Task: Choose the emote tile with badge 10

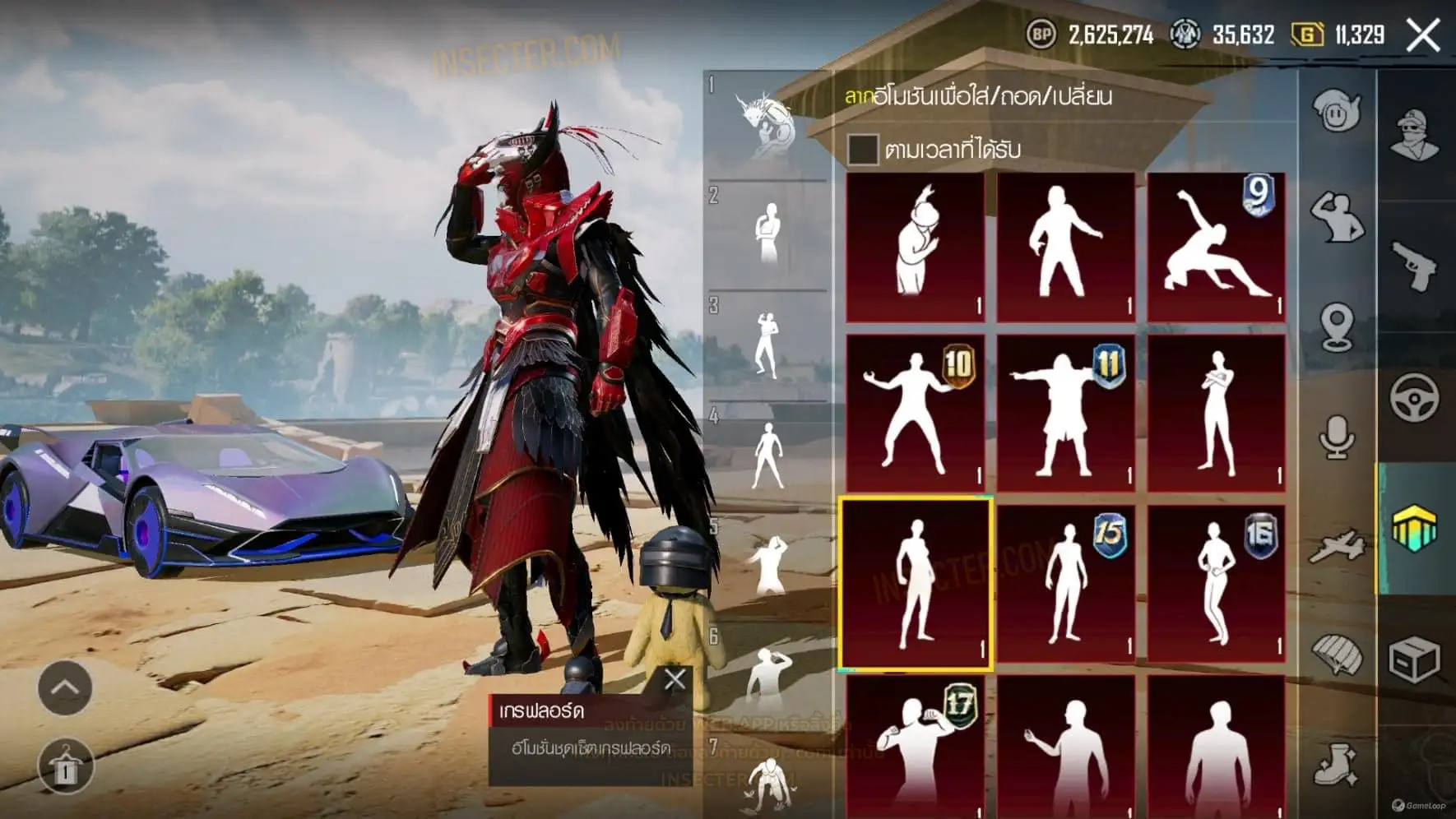Action: tap(915, 412)
